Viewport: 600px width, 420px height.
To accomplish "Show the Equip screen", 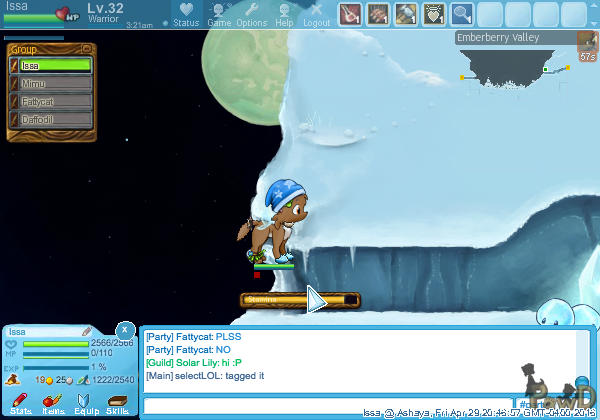I will (86, 403).
